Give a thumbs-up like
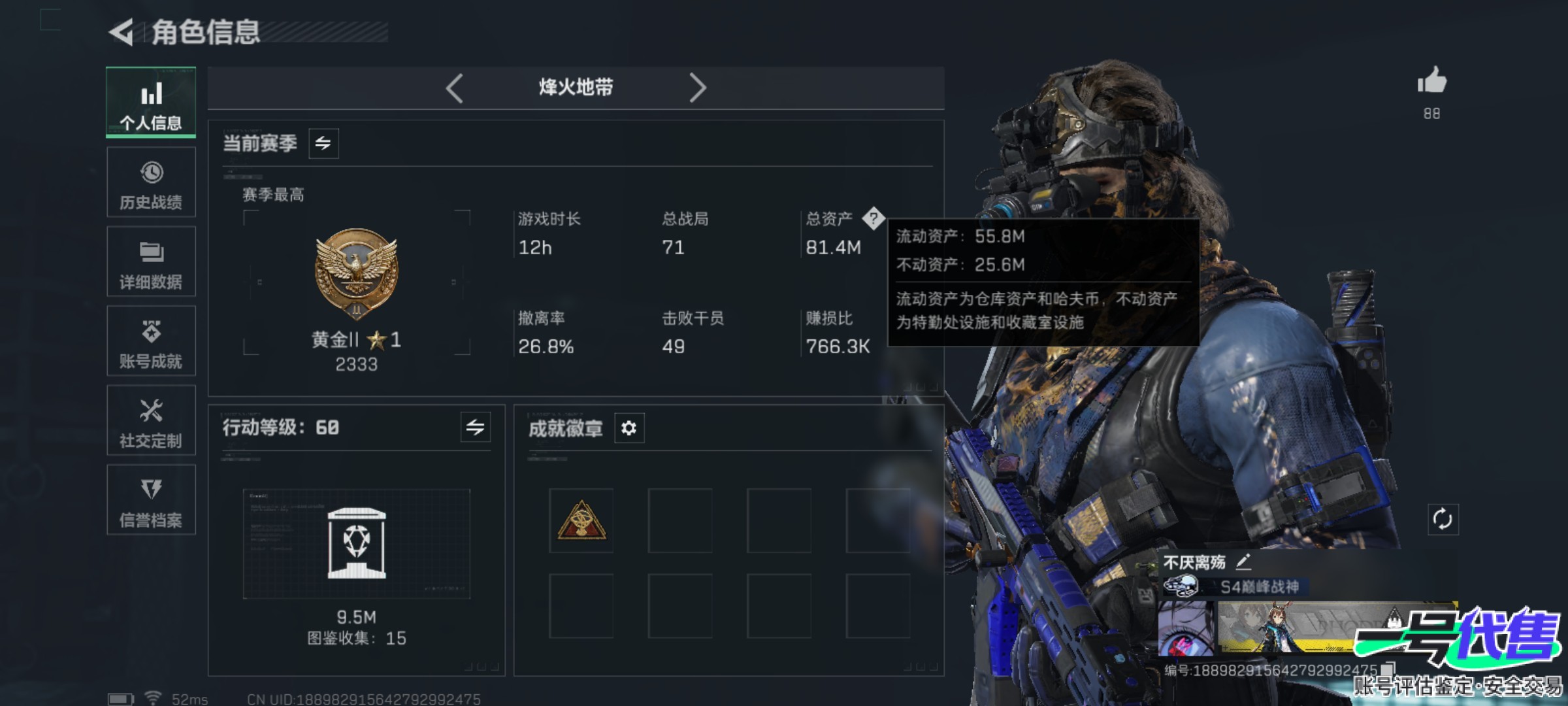Viewport: 1568px width, 706px height. tap(1431, 82)
